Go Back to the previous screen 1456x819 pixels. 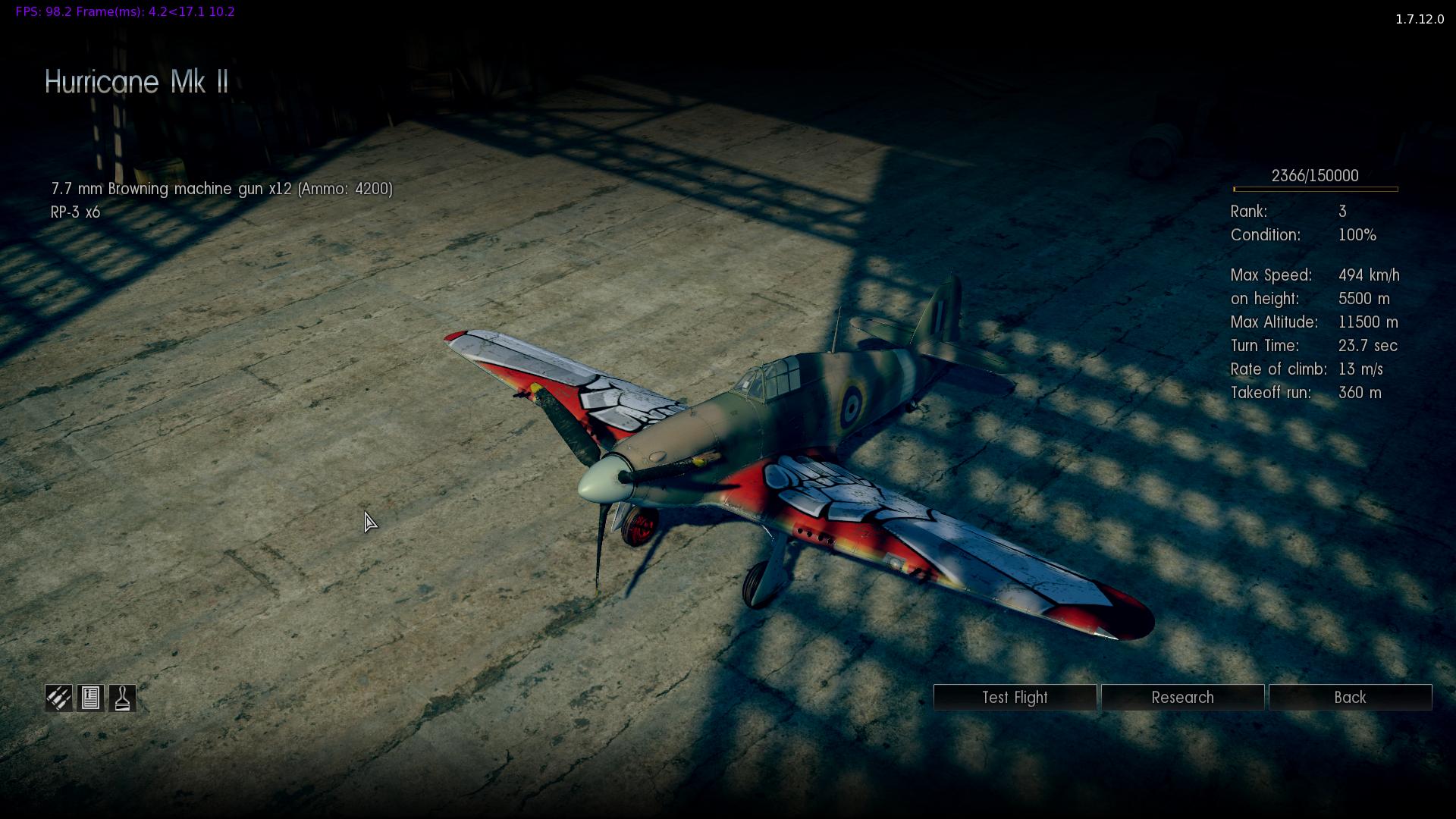(1350, 698)
